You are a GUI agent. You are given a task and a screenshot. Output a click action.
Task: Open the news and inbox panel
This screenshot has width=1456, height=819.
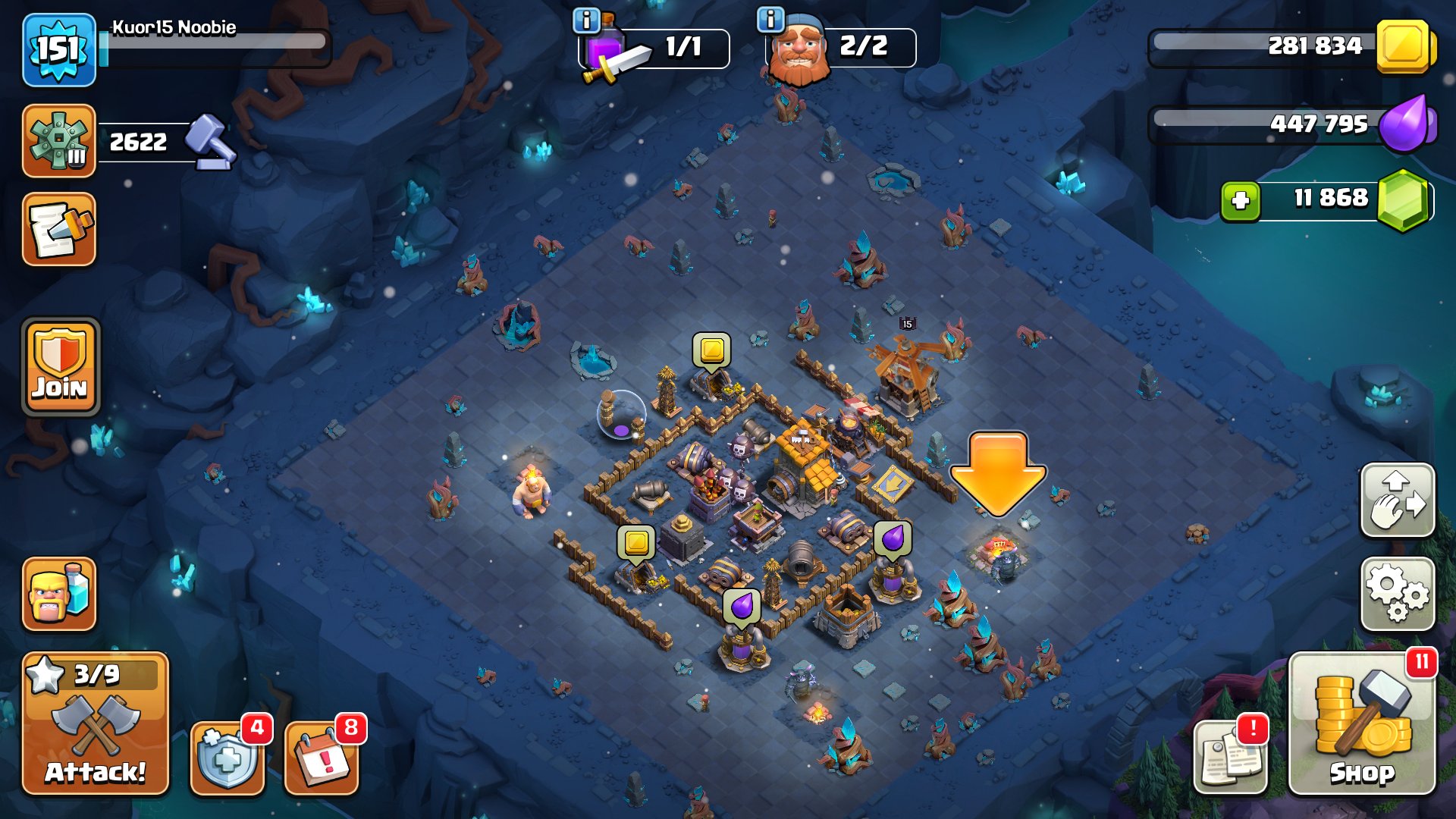tap(59, 231)
